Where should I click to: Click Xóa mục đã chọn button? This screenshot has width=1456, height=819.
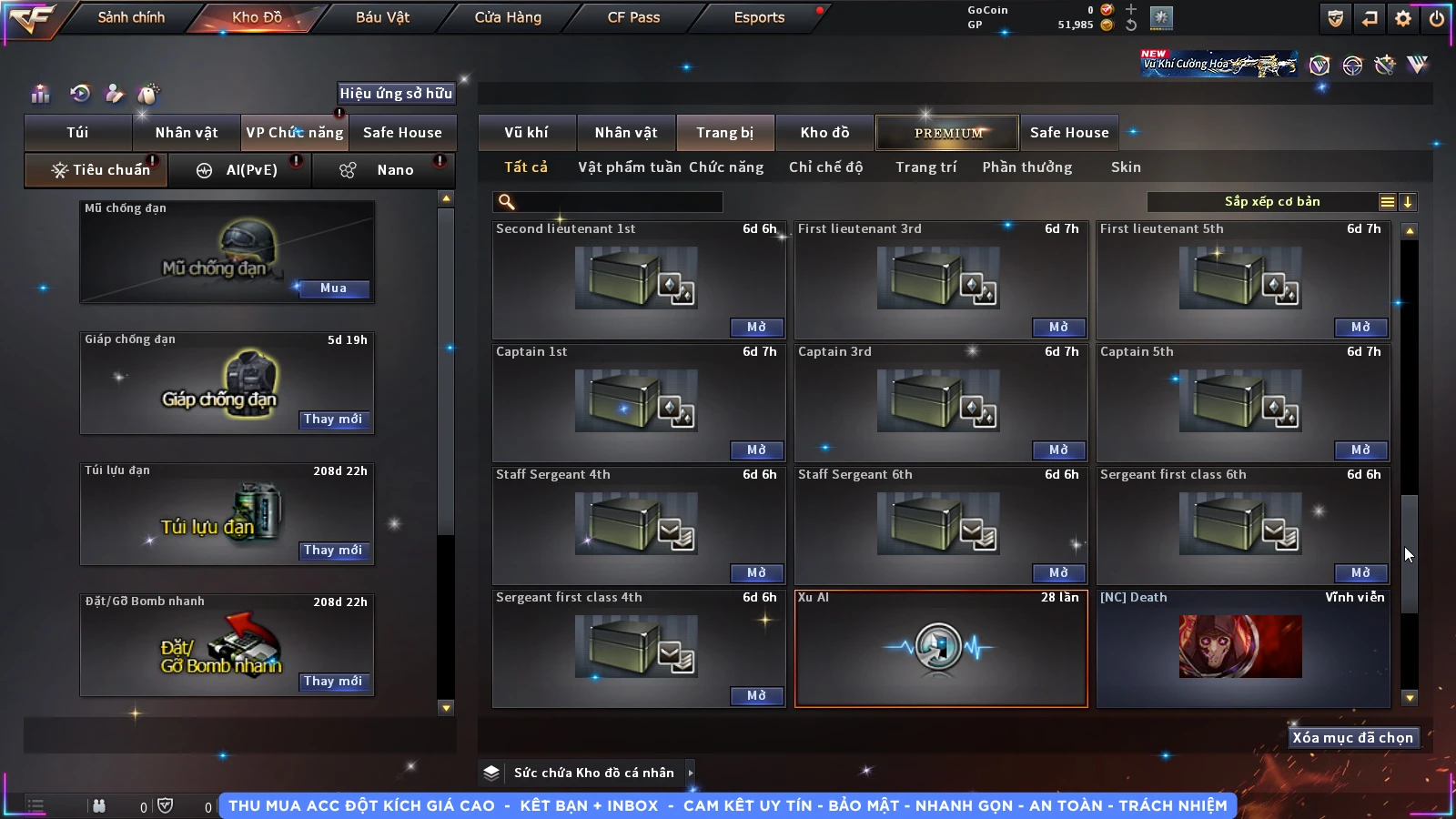tap(1352, 738)
